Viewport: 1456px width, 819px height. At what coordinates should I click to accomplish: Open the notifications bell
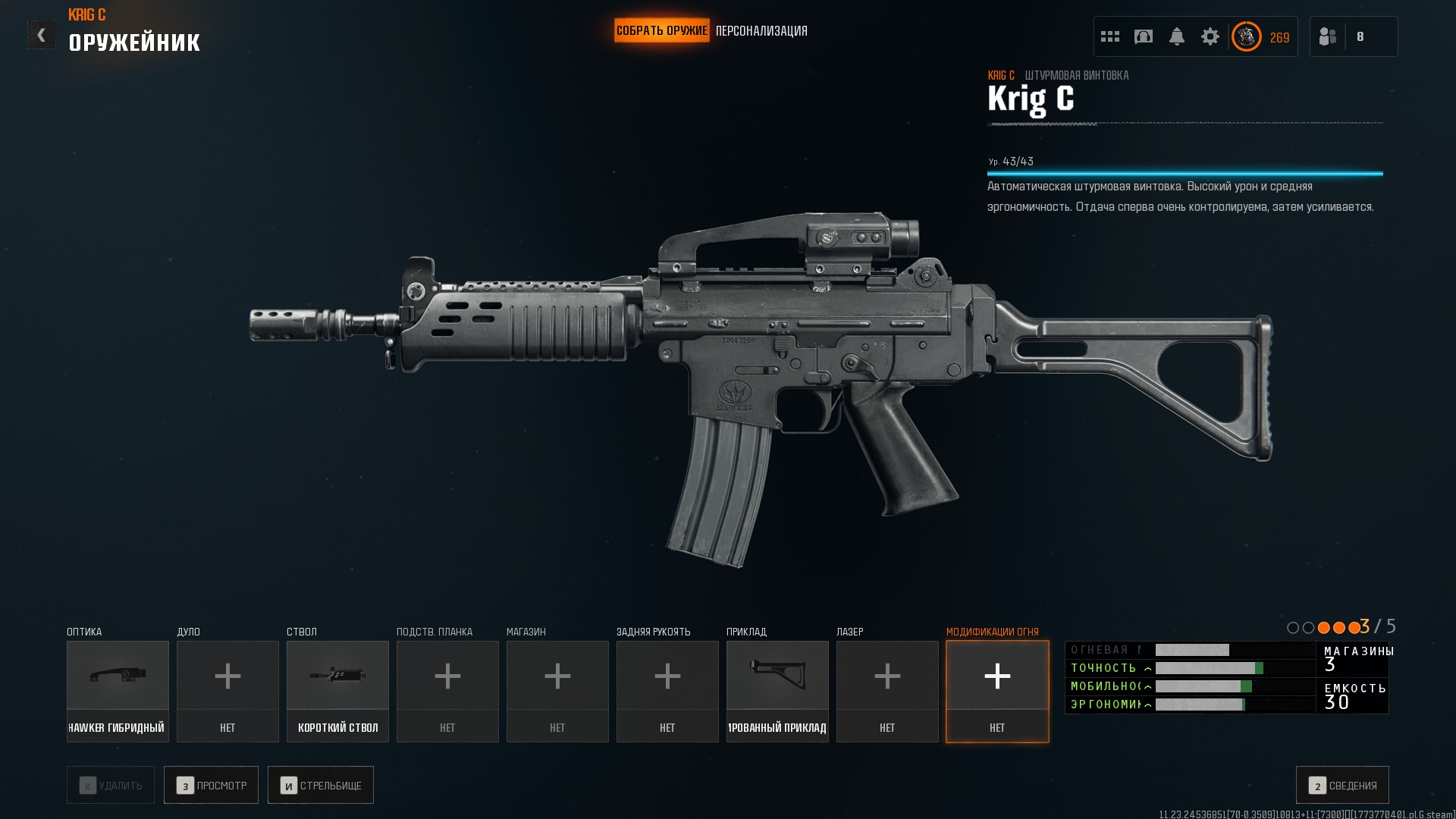point(1177,36)
